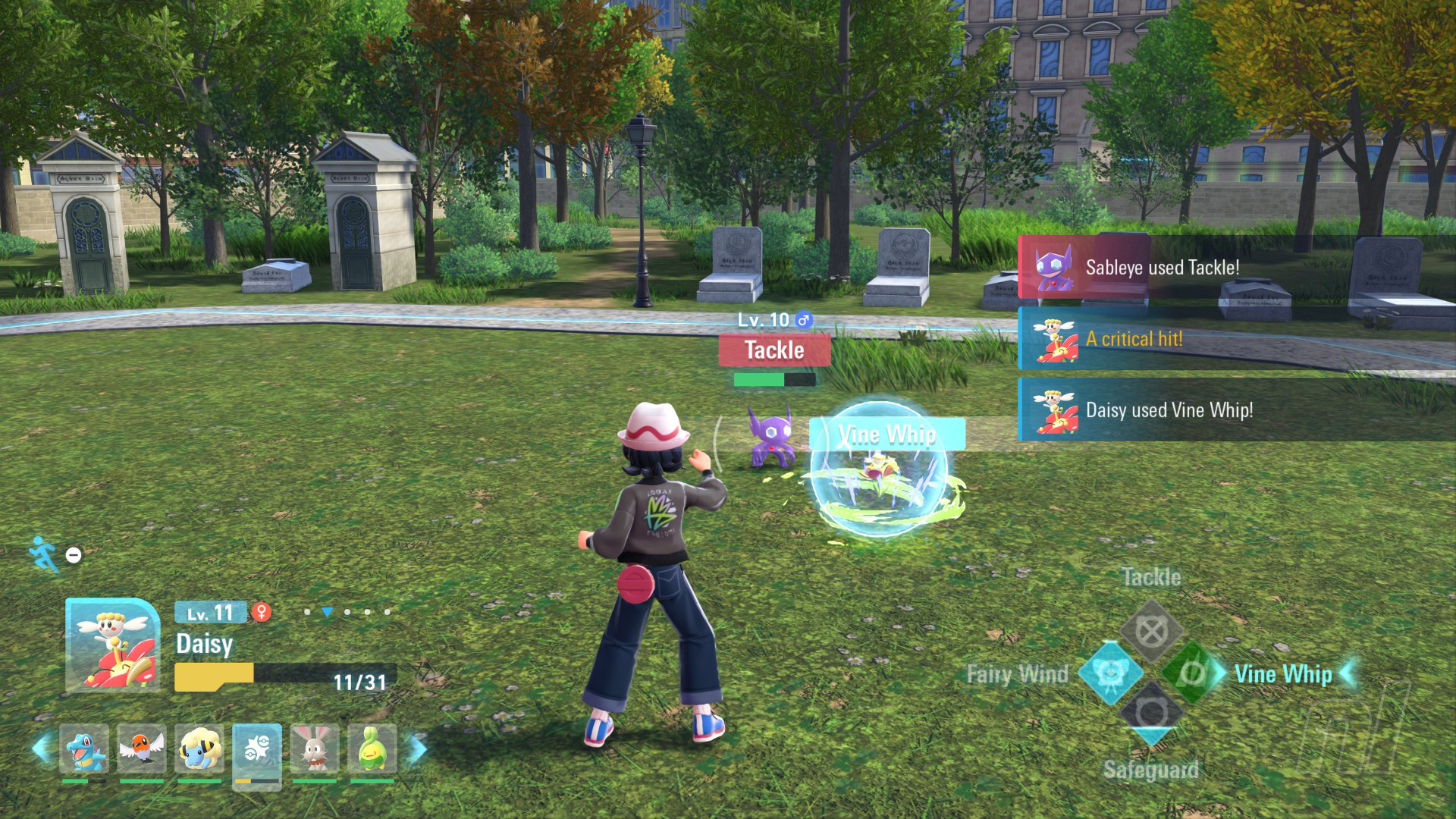Viewport: 1456px width, 819px height.
Task: Click Daisy's Flabébé portrait
Action: pos(112,645)
